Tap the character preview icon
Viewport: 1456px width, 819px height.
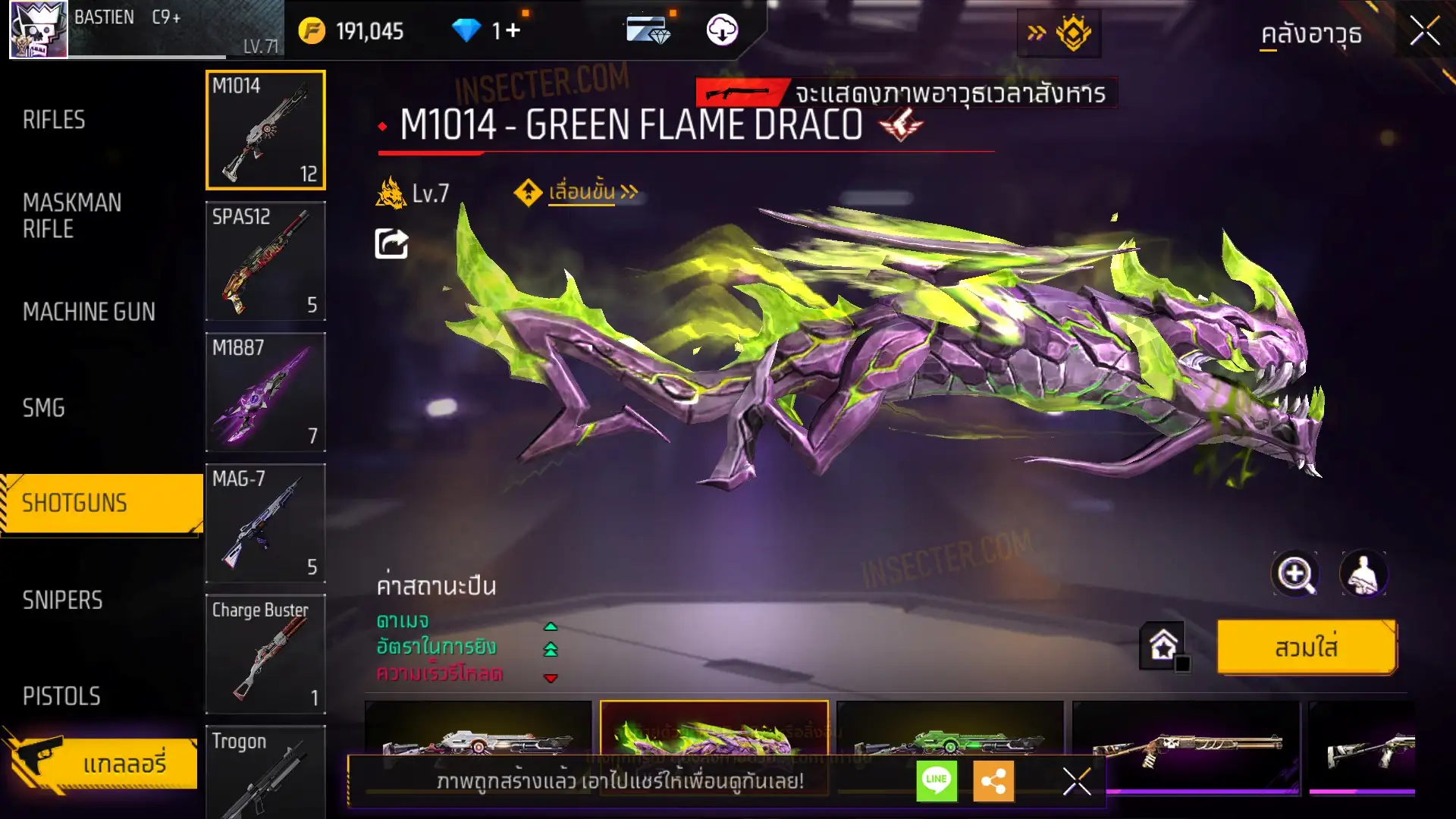point(1363,574)
